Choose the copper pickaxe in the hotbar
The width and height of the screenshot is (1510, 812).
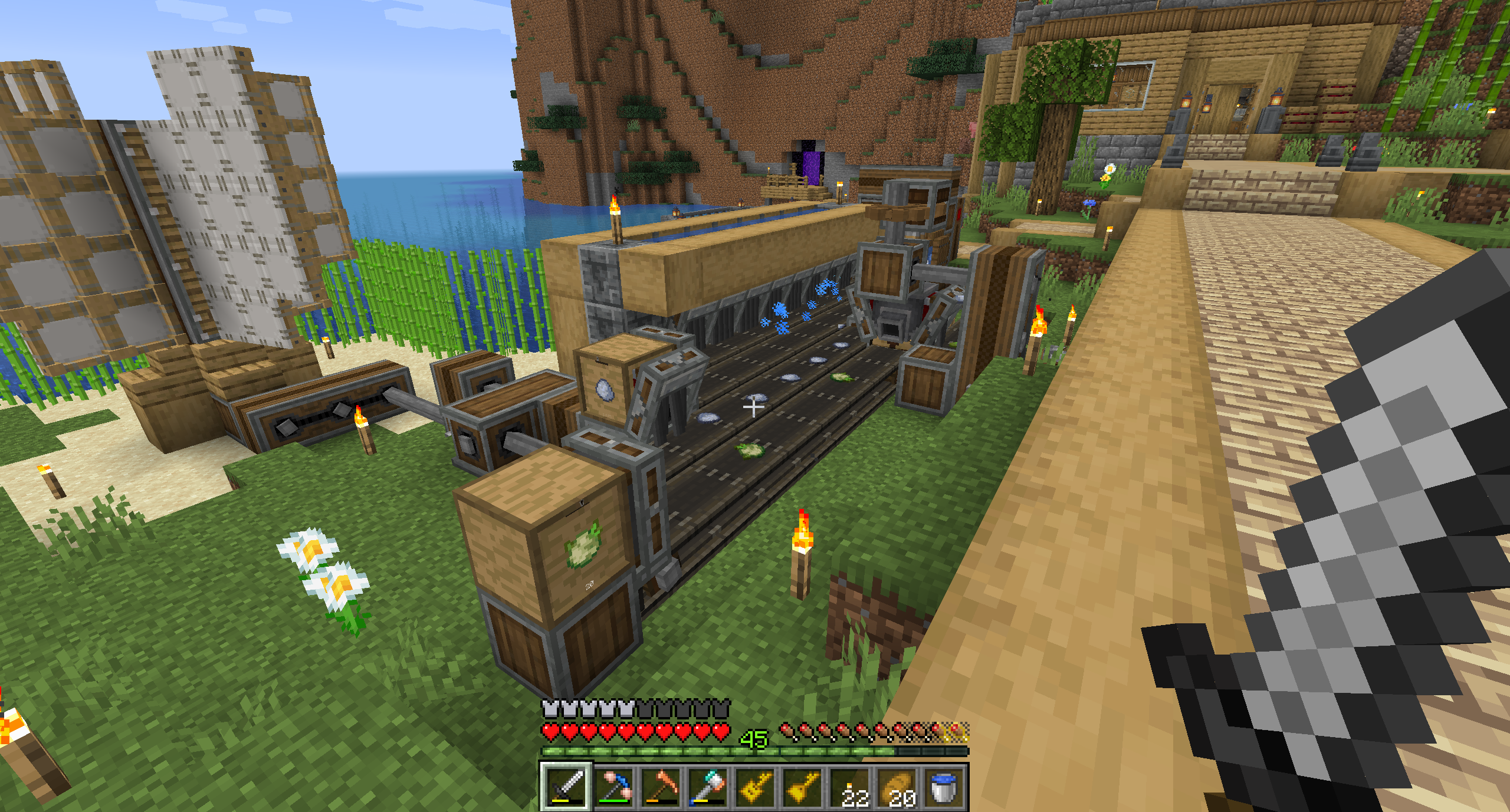(661, 787)
